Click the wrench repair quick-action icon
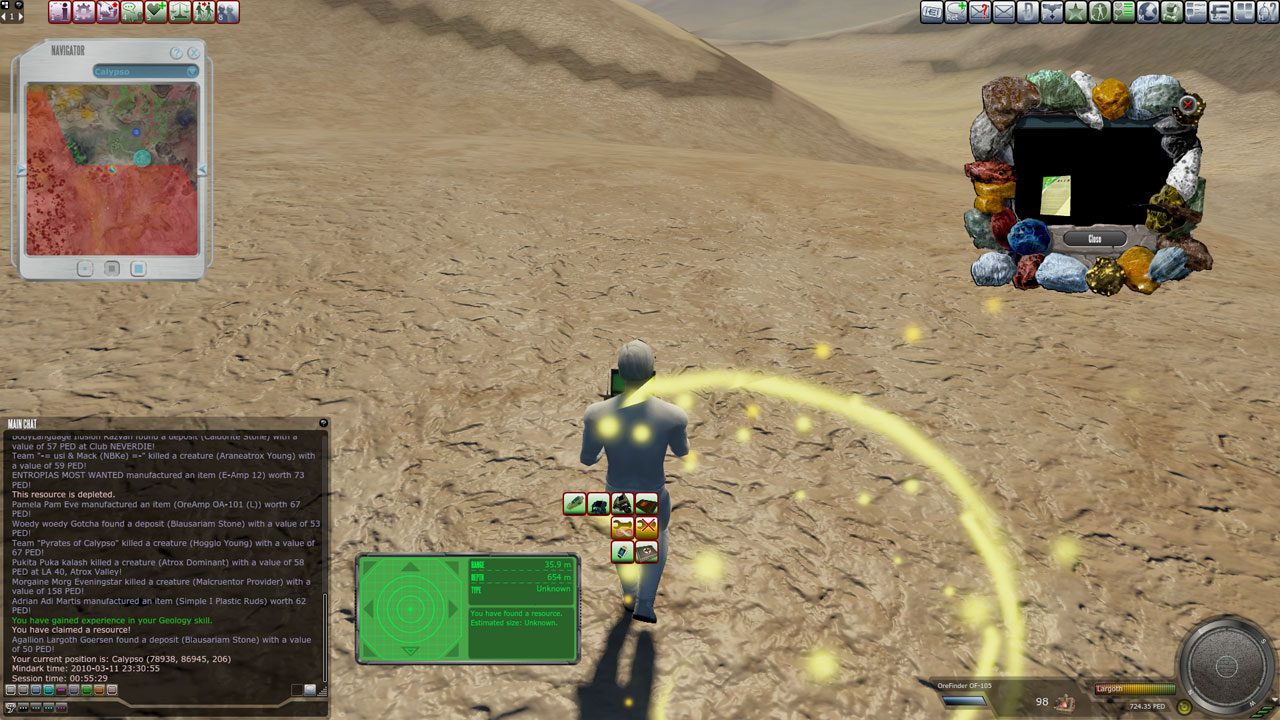 click(x=622, y=527)
